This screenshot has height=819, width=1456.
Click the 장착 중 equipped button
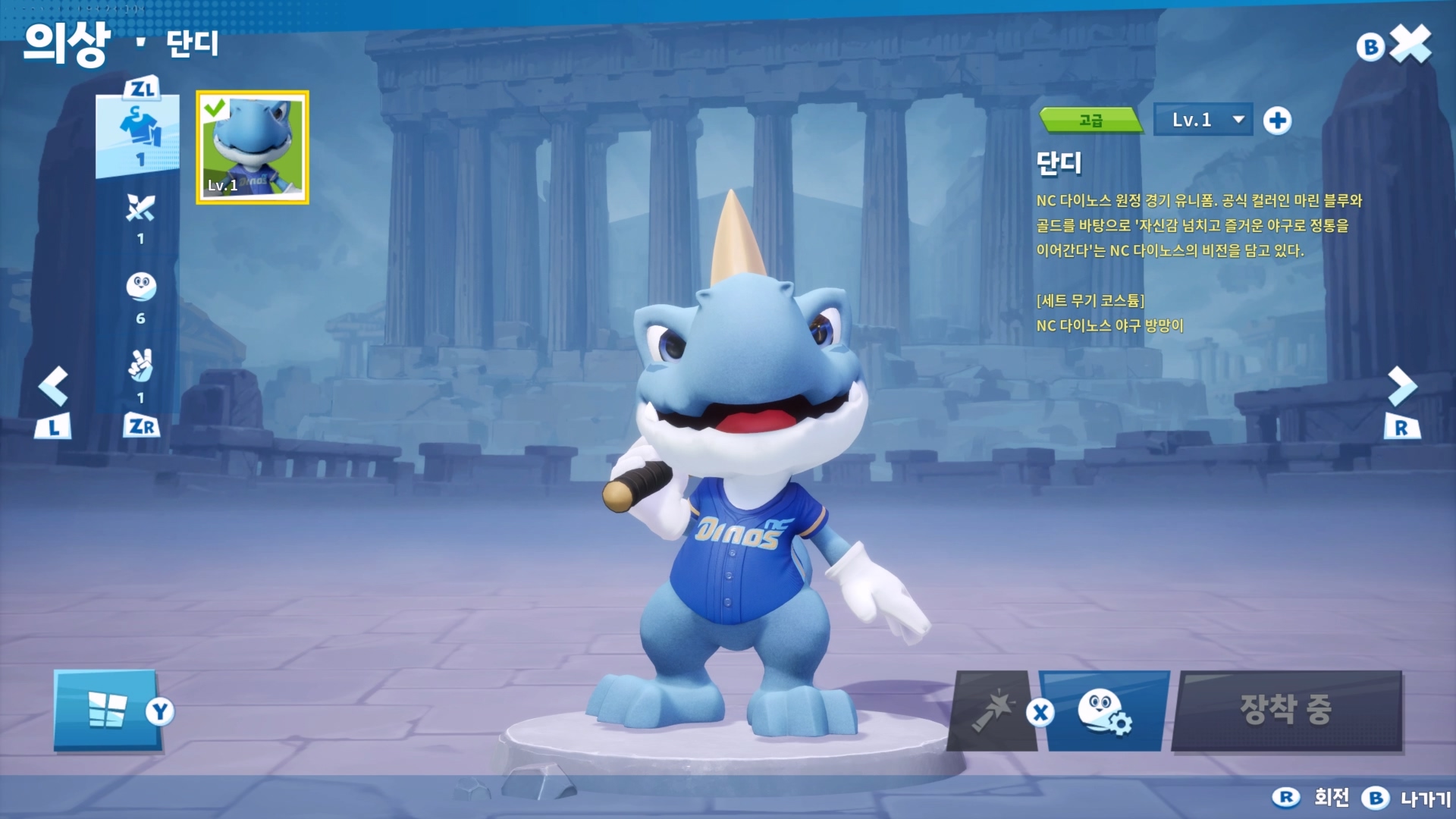(1286, 711)
